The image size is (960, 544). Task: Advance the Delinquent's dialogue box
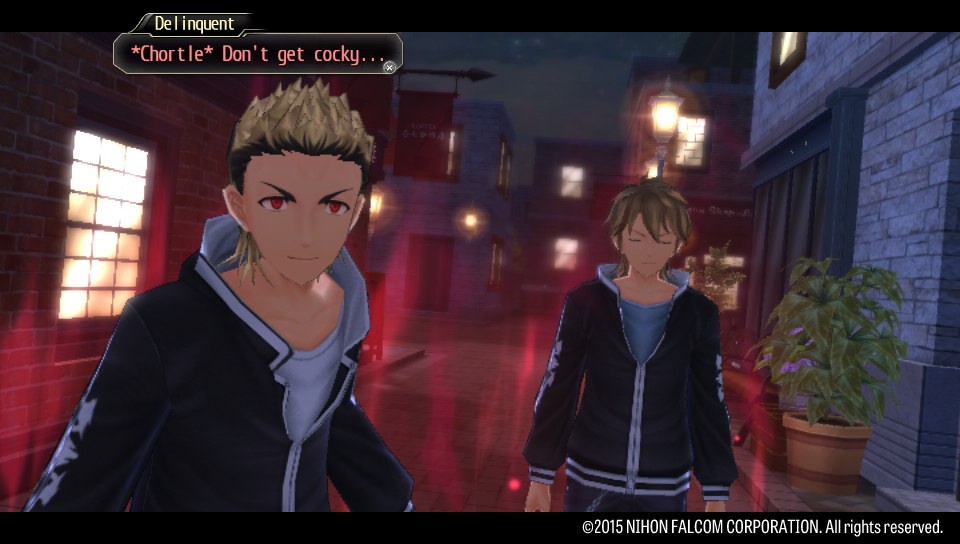pyautogui.click(x=389, y=67)
